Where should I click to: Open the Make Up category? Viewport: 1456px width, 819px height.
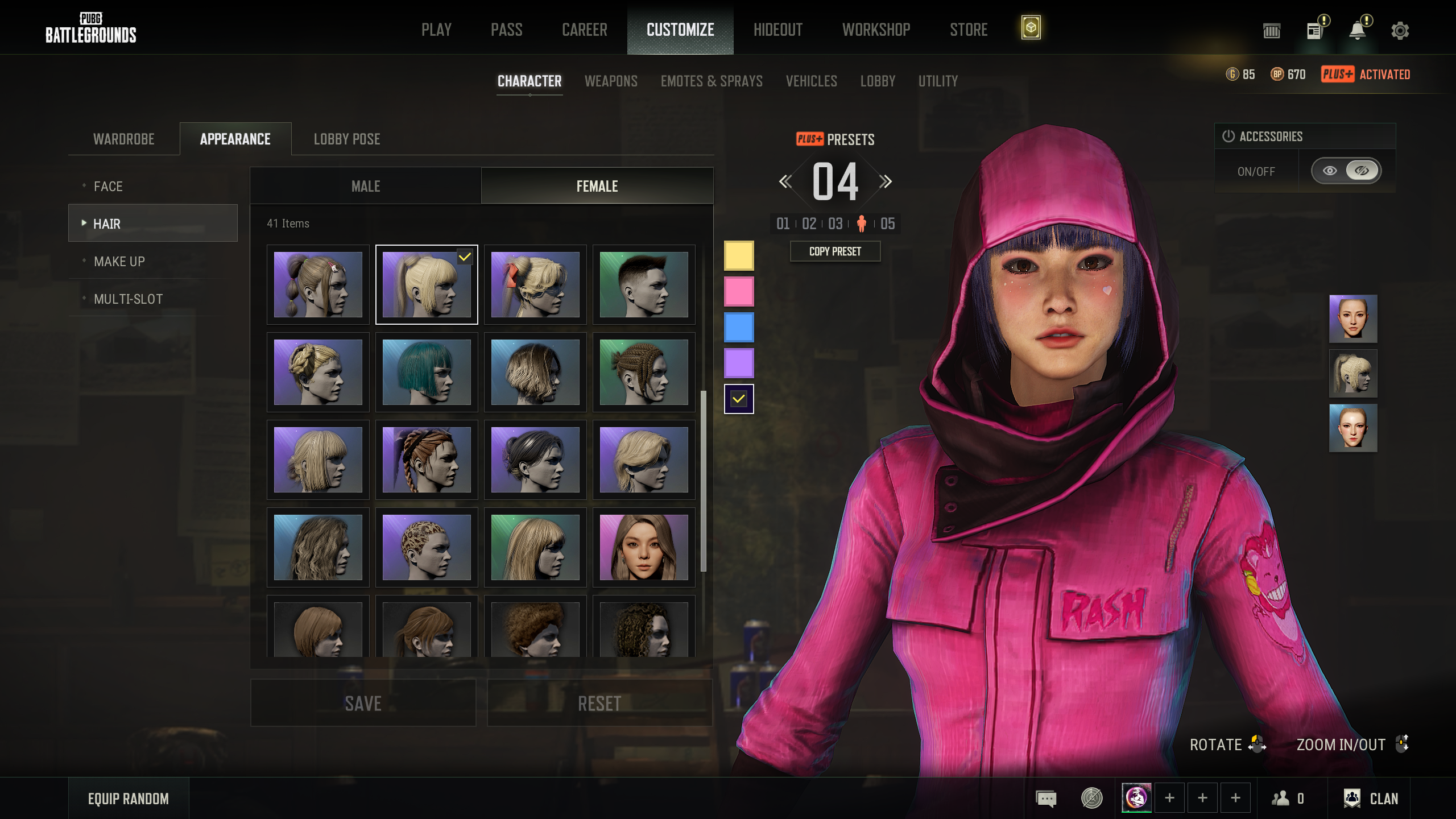coord(119,262)
